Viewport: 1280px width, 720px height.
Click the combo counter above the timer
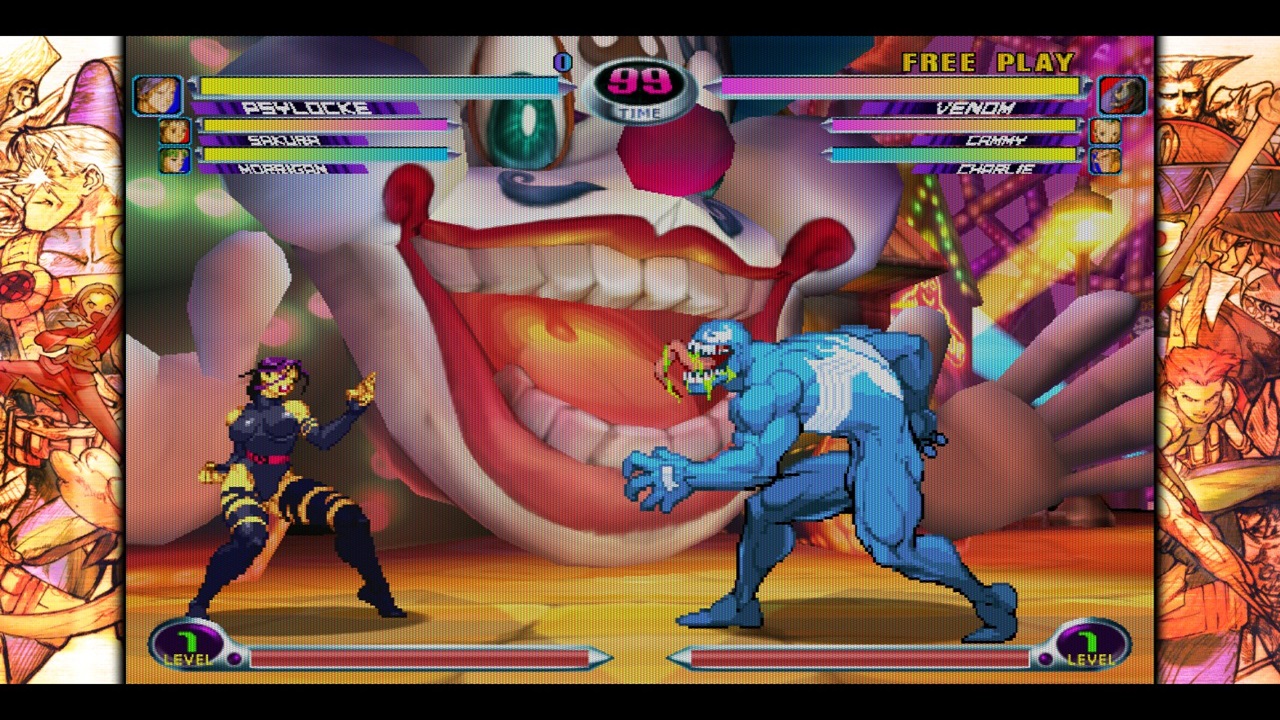tap(561, 63)
